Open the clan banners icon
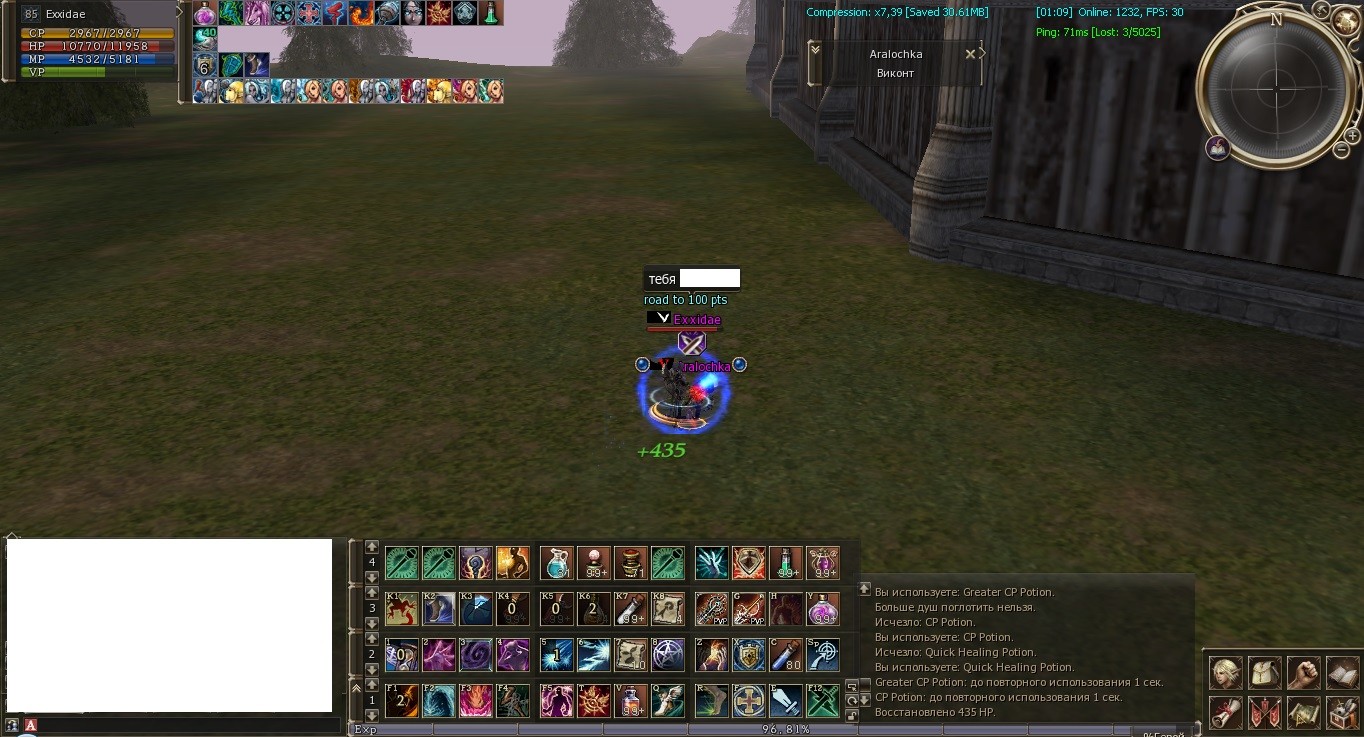 1264,712
